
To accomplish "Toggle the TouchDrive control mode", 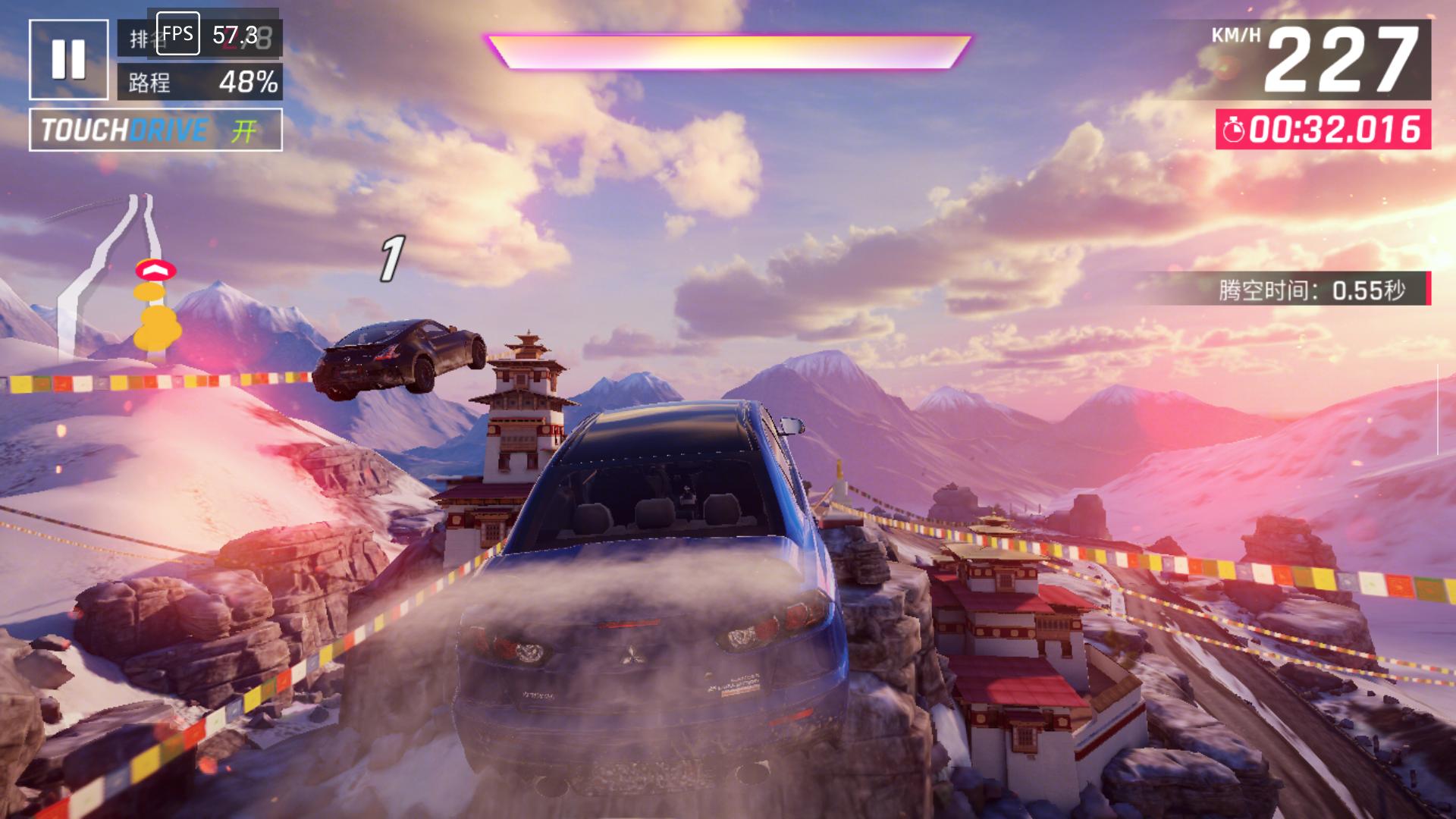I will click(x=155, y=130).
